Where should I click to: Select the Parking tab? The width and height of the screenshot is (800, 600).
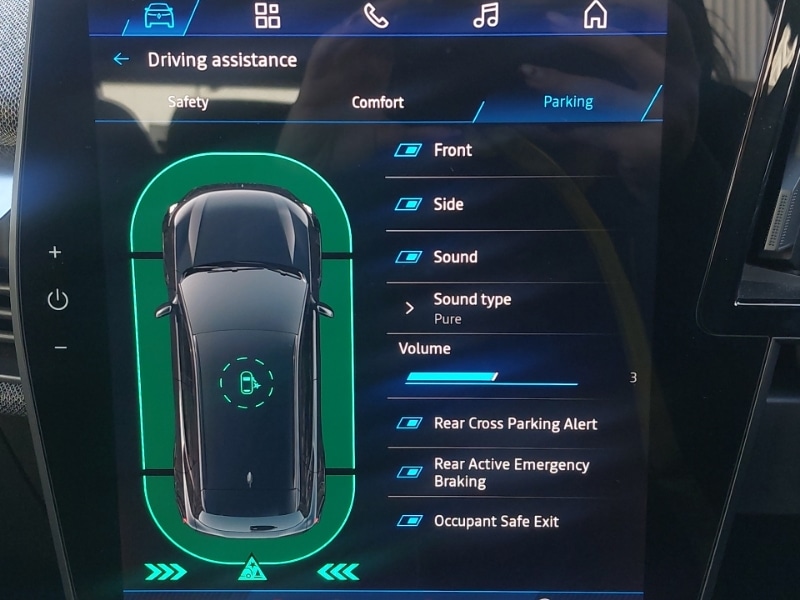pyautogui.click(x=567, y=102)
